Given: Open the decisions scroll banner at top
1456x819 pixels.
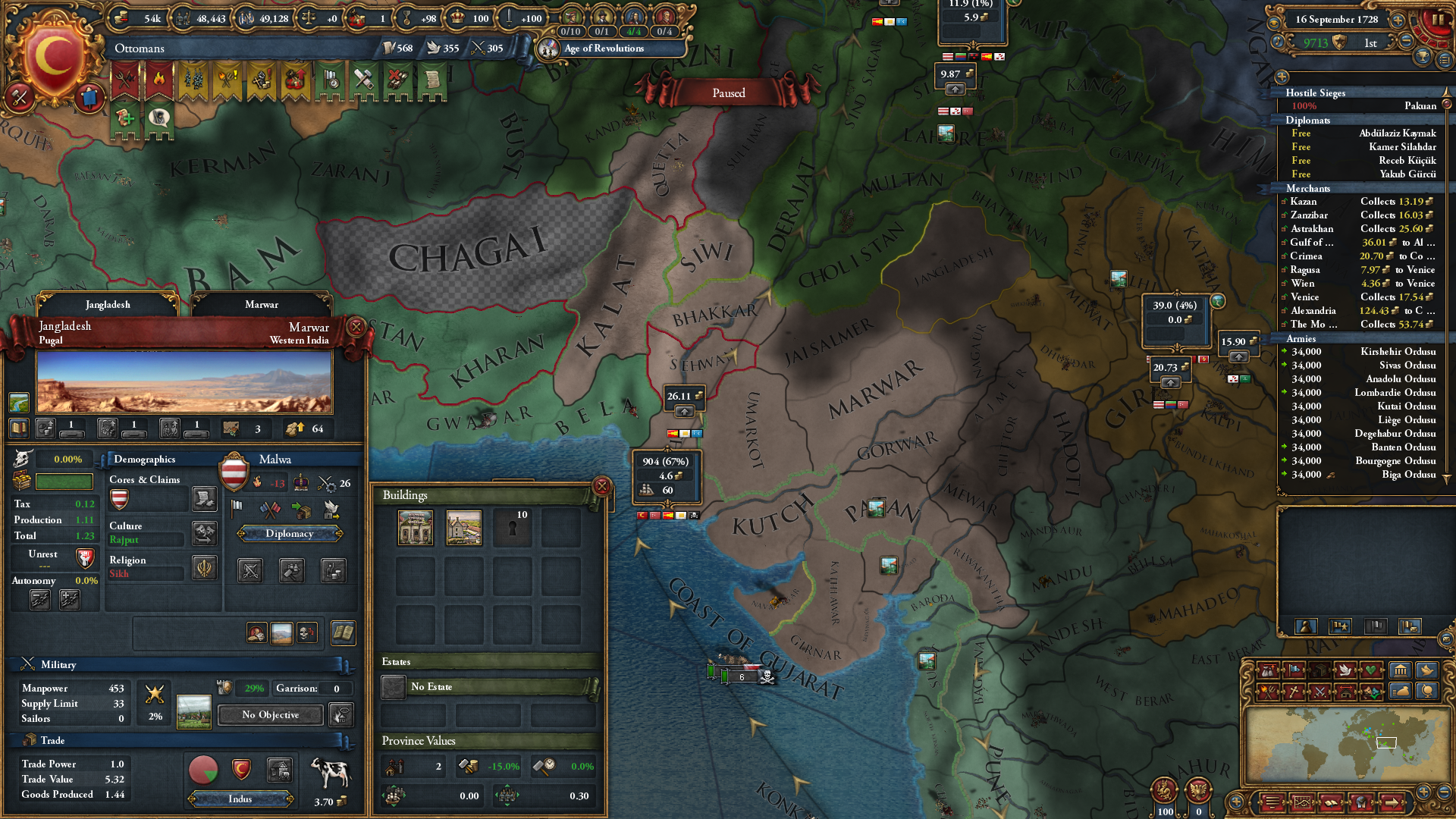Looking at the screenshot, I should [433, 80].
